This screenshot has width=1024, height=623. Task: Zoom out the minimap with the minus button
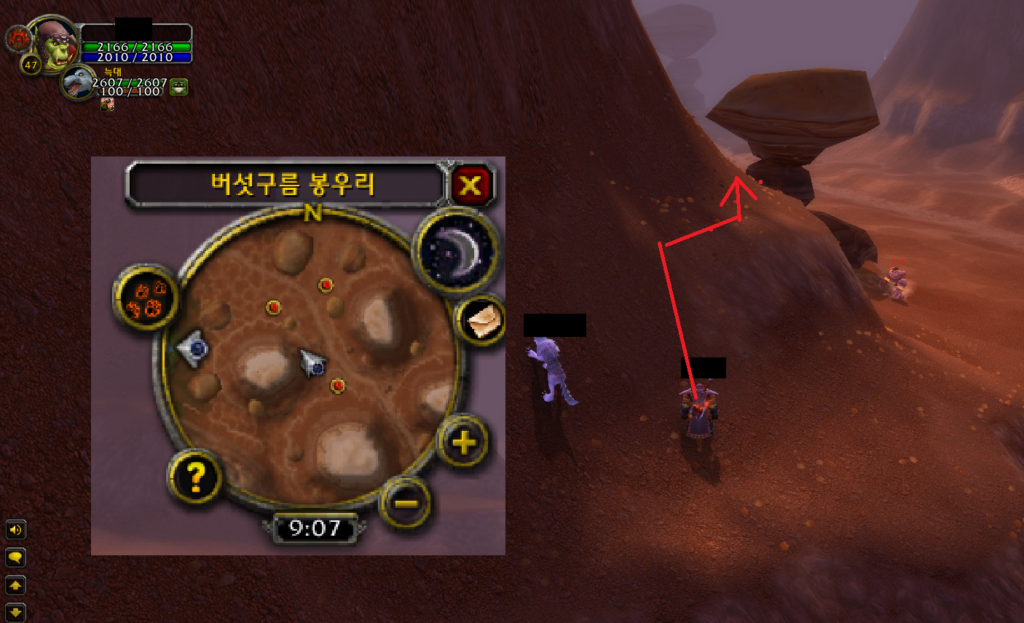tap(405, 501)
